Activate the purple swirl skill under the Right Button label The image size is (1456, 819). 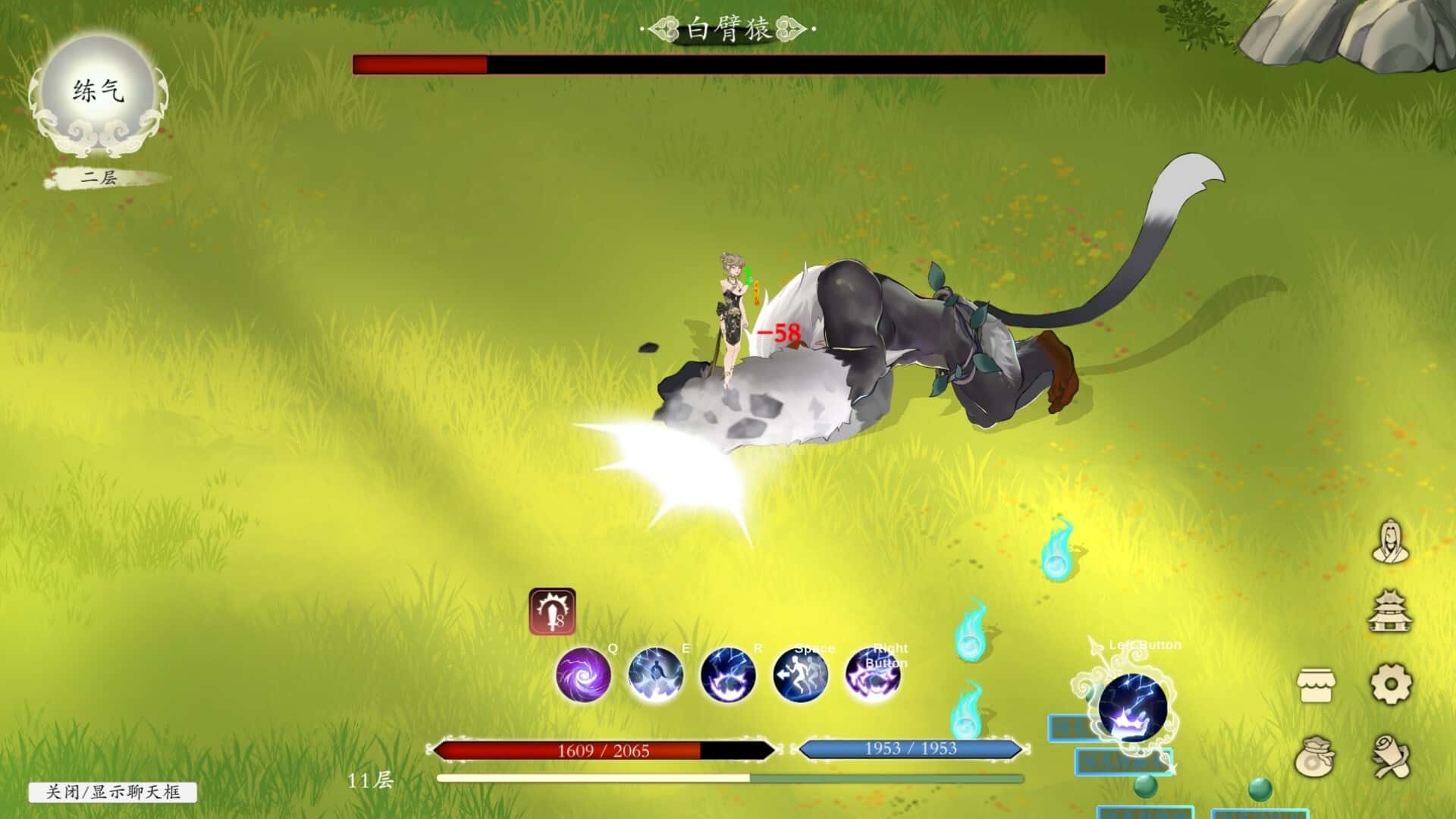pos(873,674)
